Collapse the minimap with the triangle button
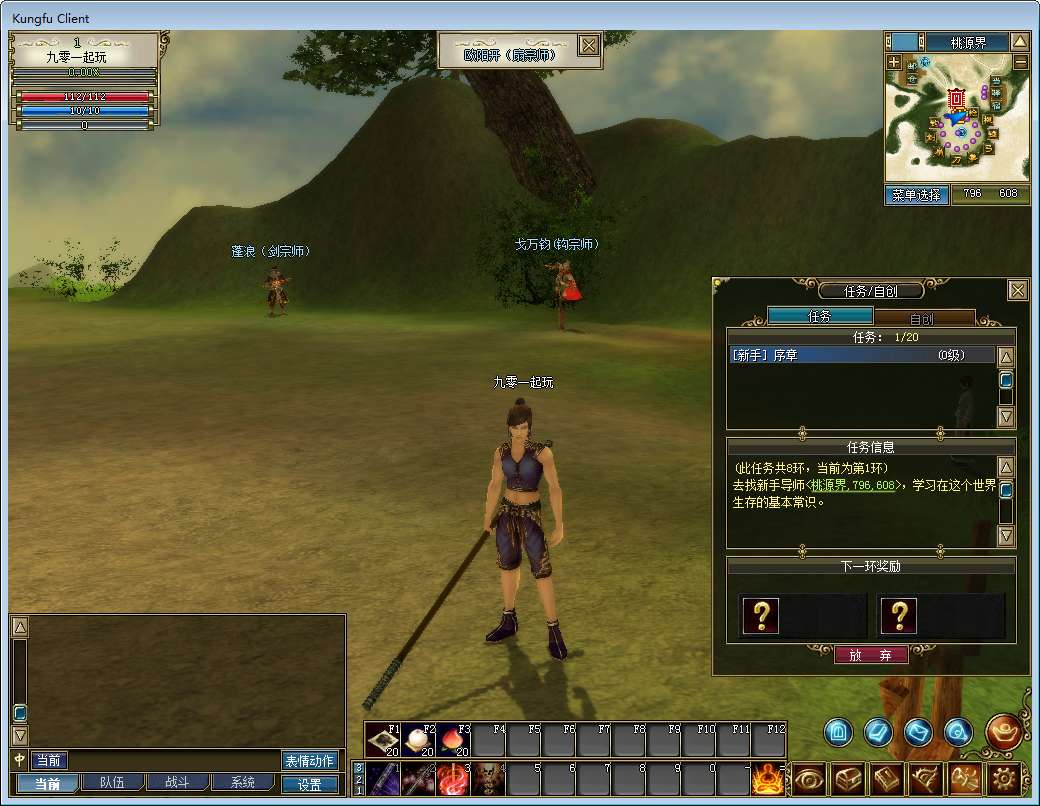Viewport: 1040px width, 806px height. (x=1019, y=42)
